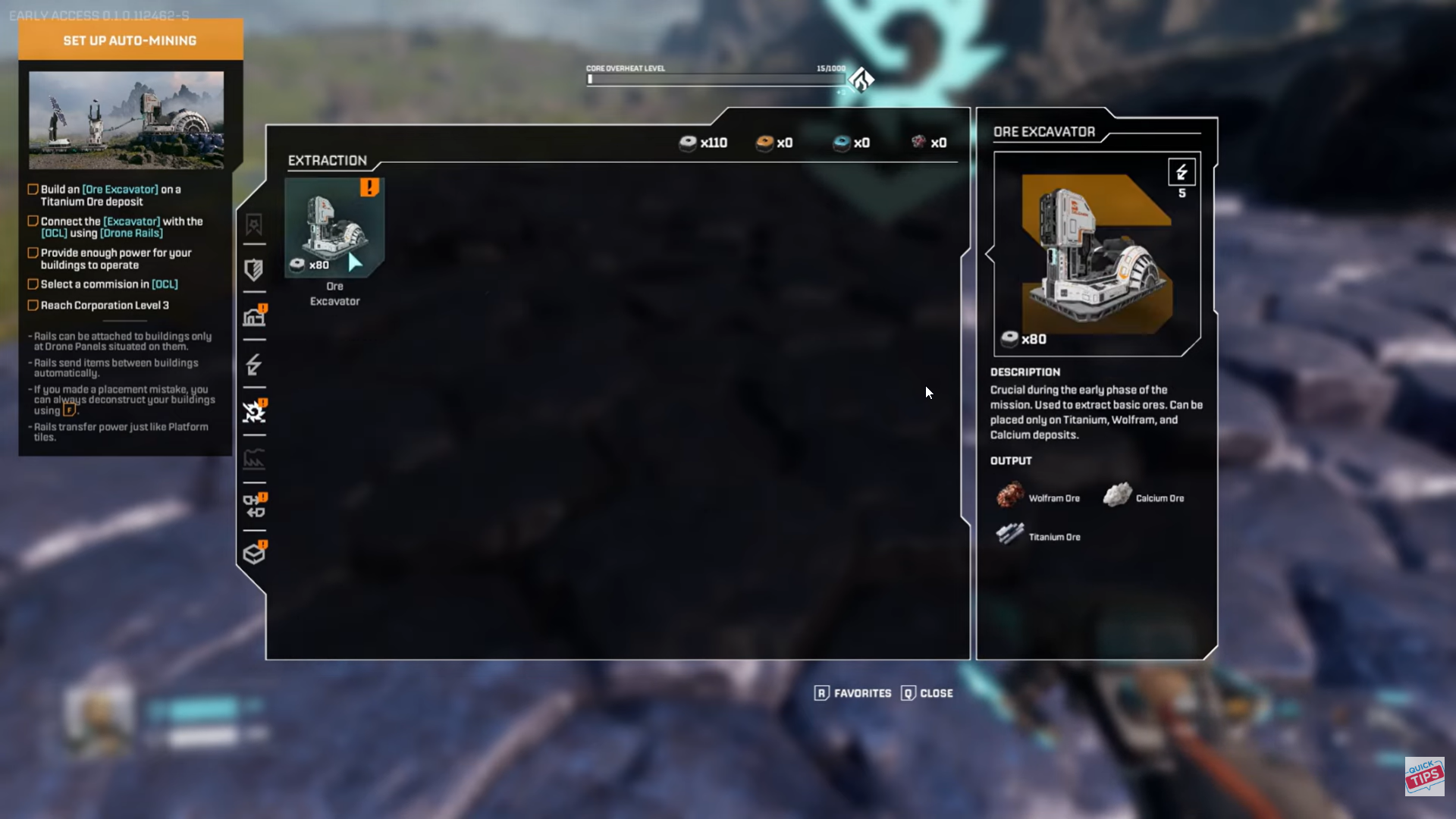The image size is (1456, 819).
Task: Open the box storage category tab
Action: pos(254,554)
